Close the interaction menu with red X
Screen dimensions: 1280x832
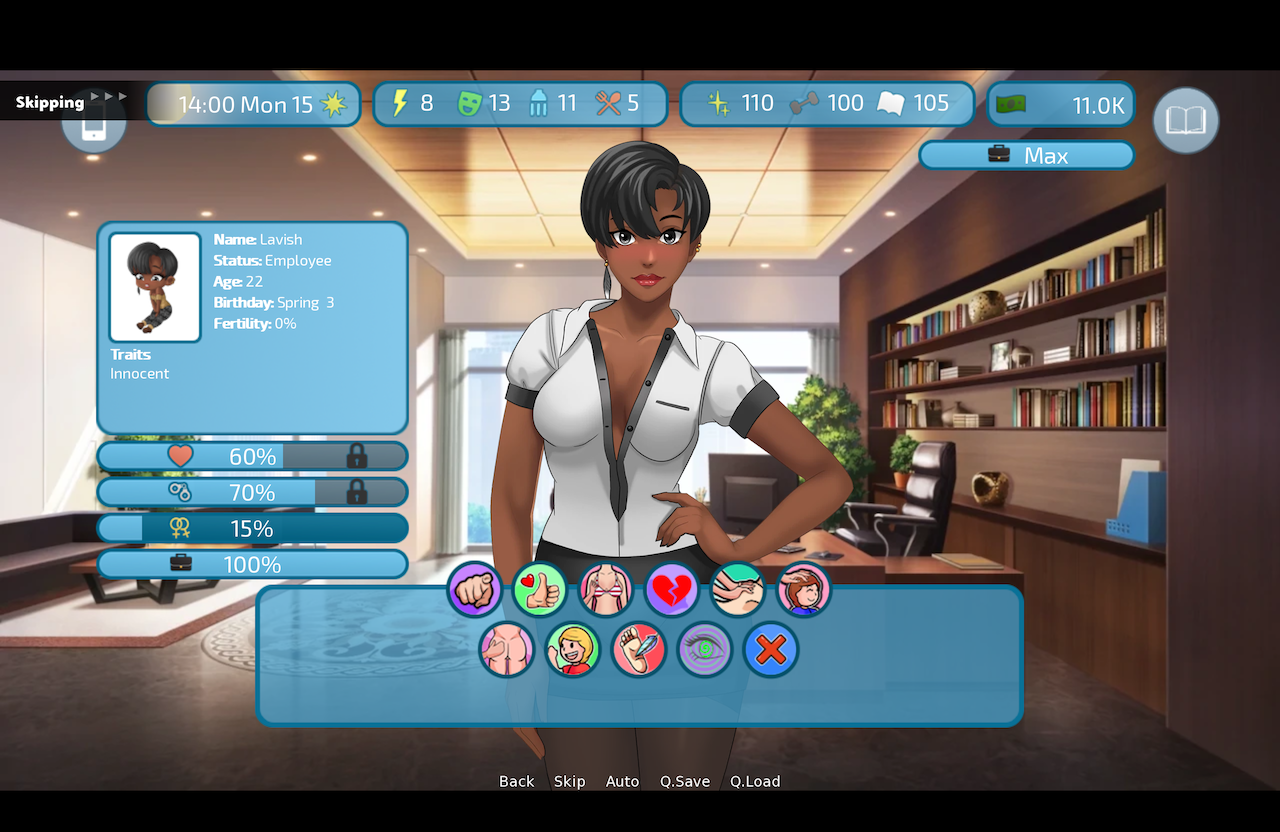[770, 650]
